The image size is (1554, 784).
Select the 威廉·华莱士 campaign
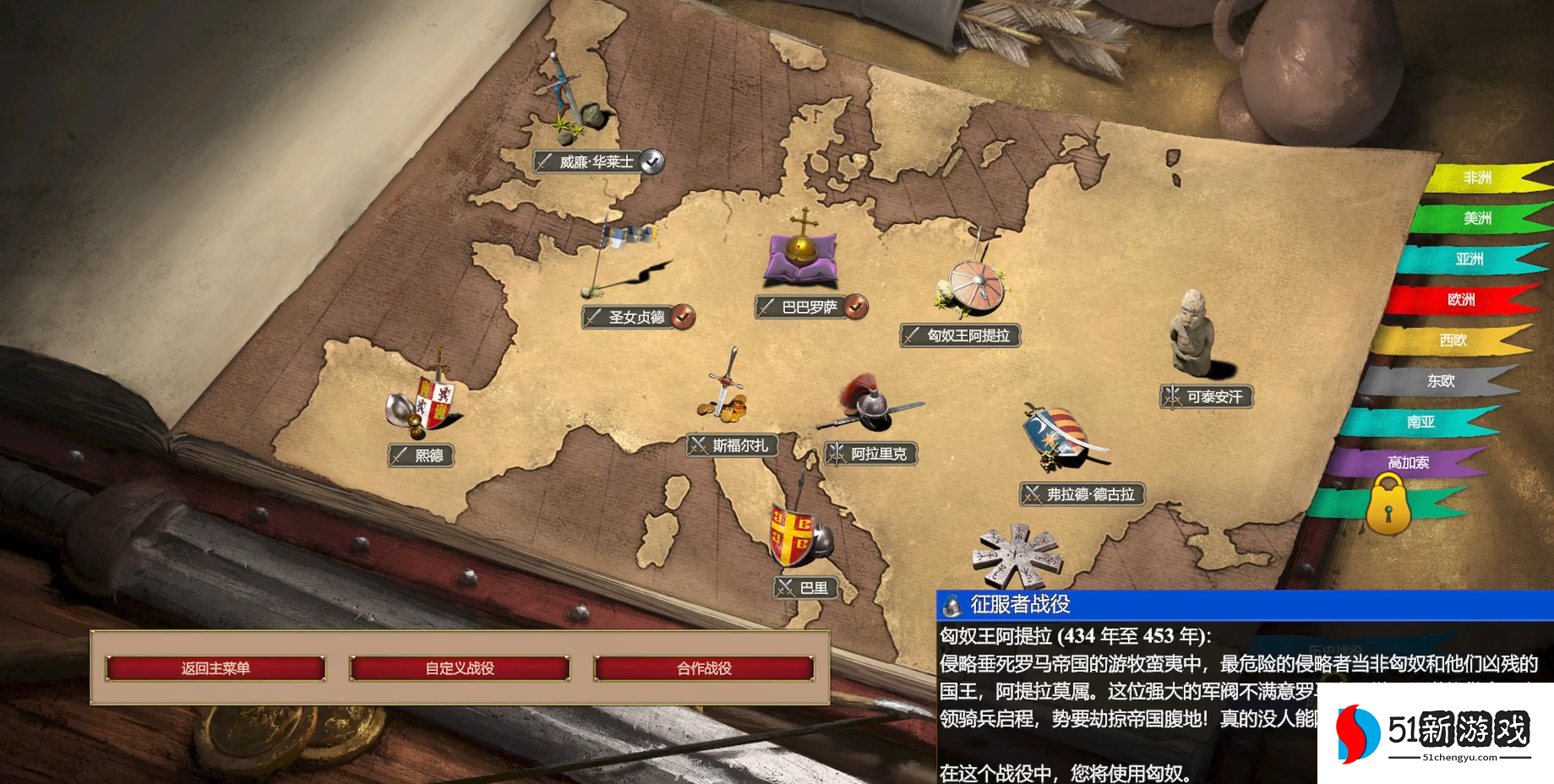click(596, 161)
